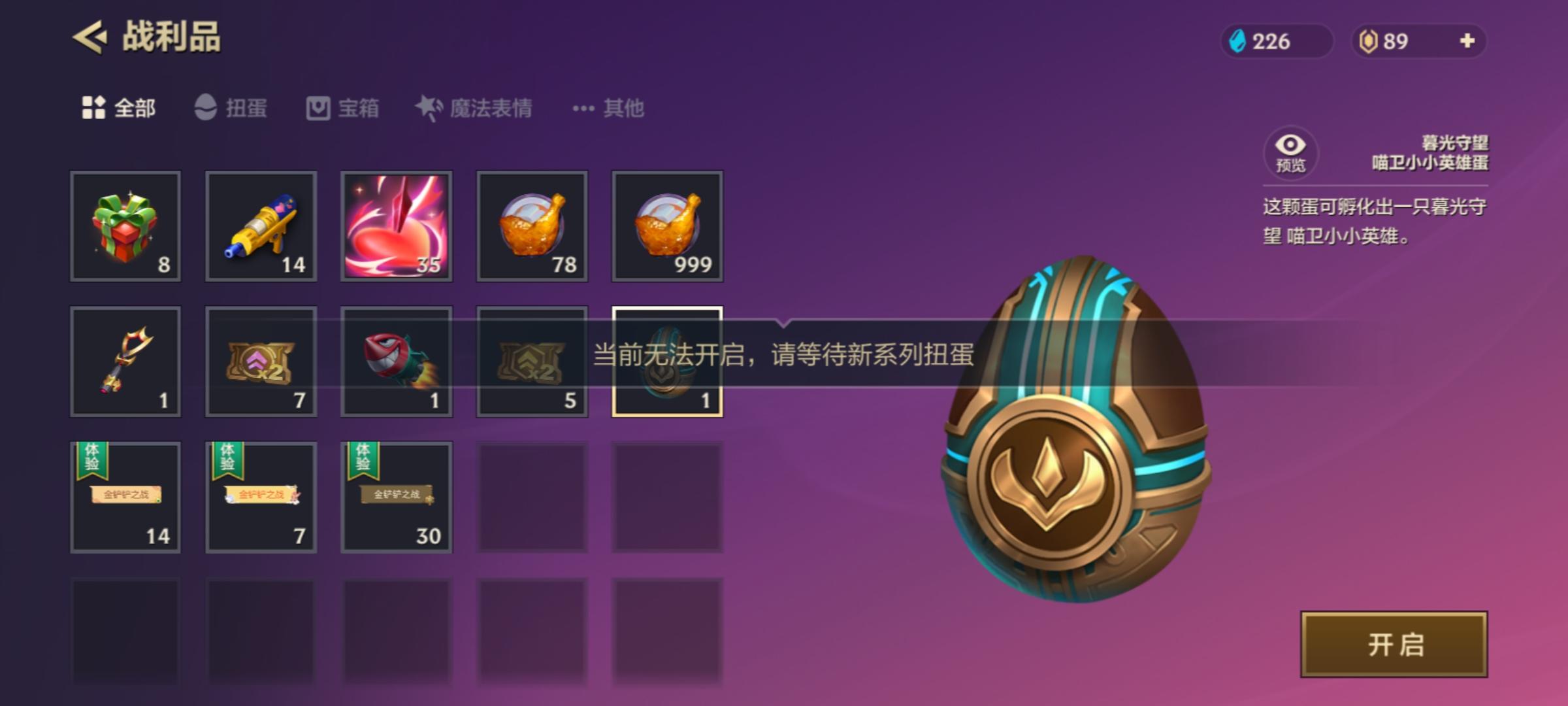Expand the 其他 category with ellipsis icon

[x=608, y=109]
